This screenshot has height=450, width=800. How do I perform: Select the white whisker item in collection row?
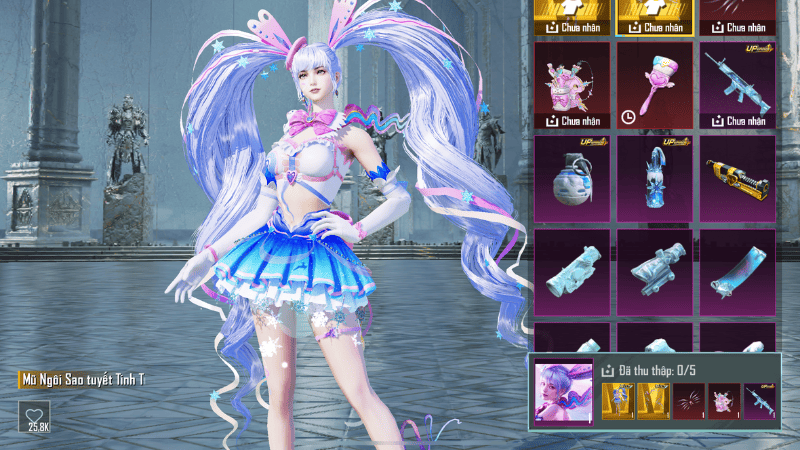pyautogui.click(x=685, y=400)
